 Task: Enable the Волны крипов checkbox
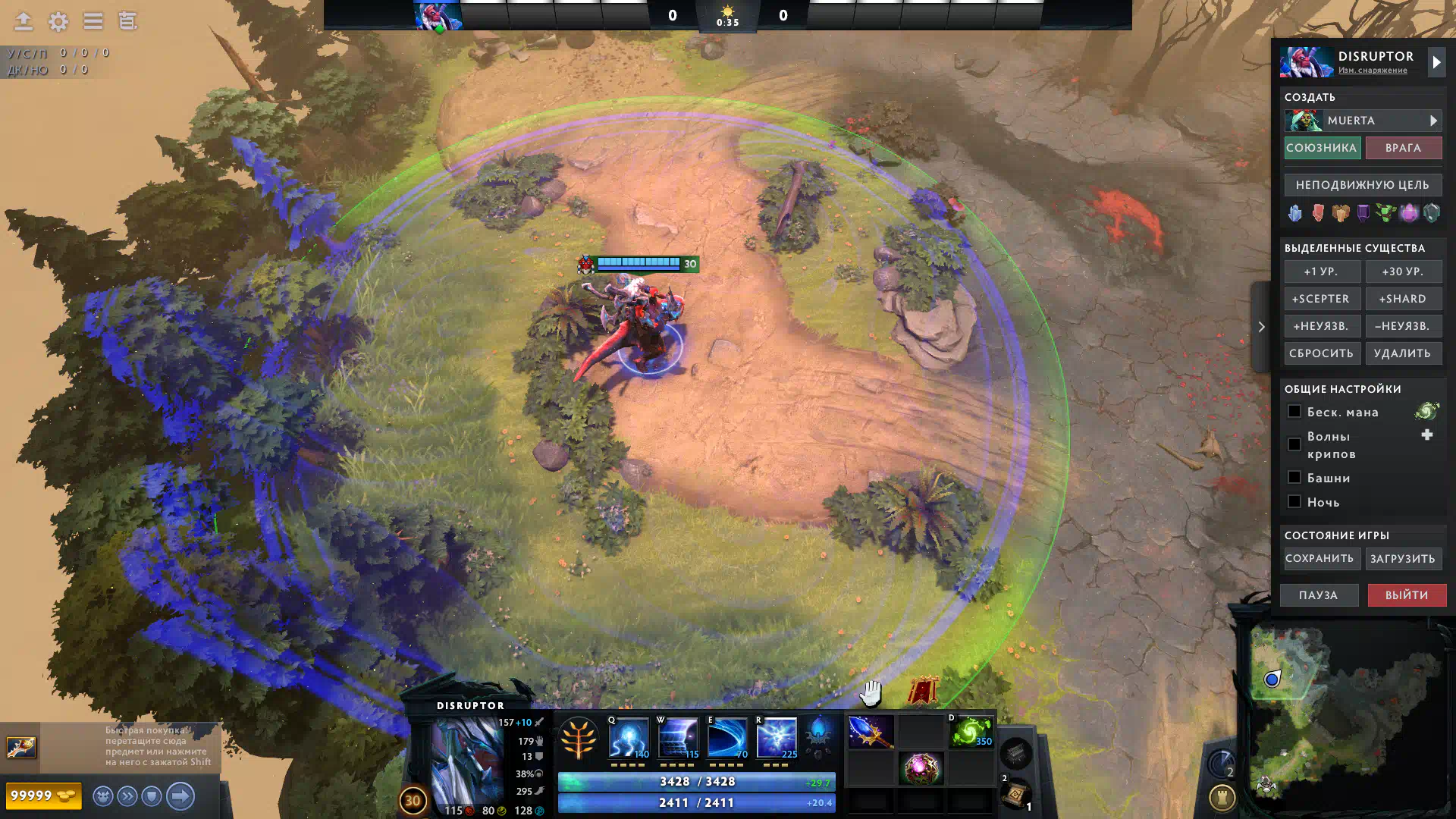pyautogui.click(x=1294, y=444)
